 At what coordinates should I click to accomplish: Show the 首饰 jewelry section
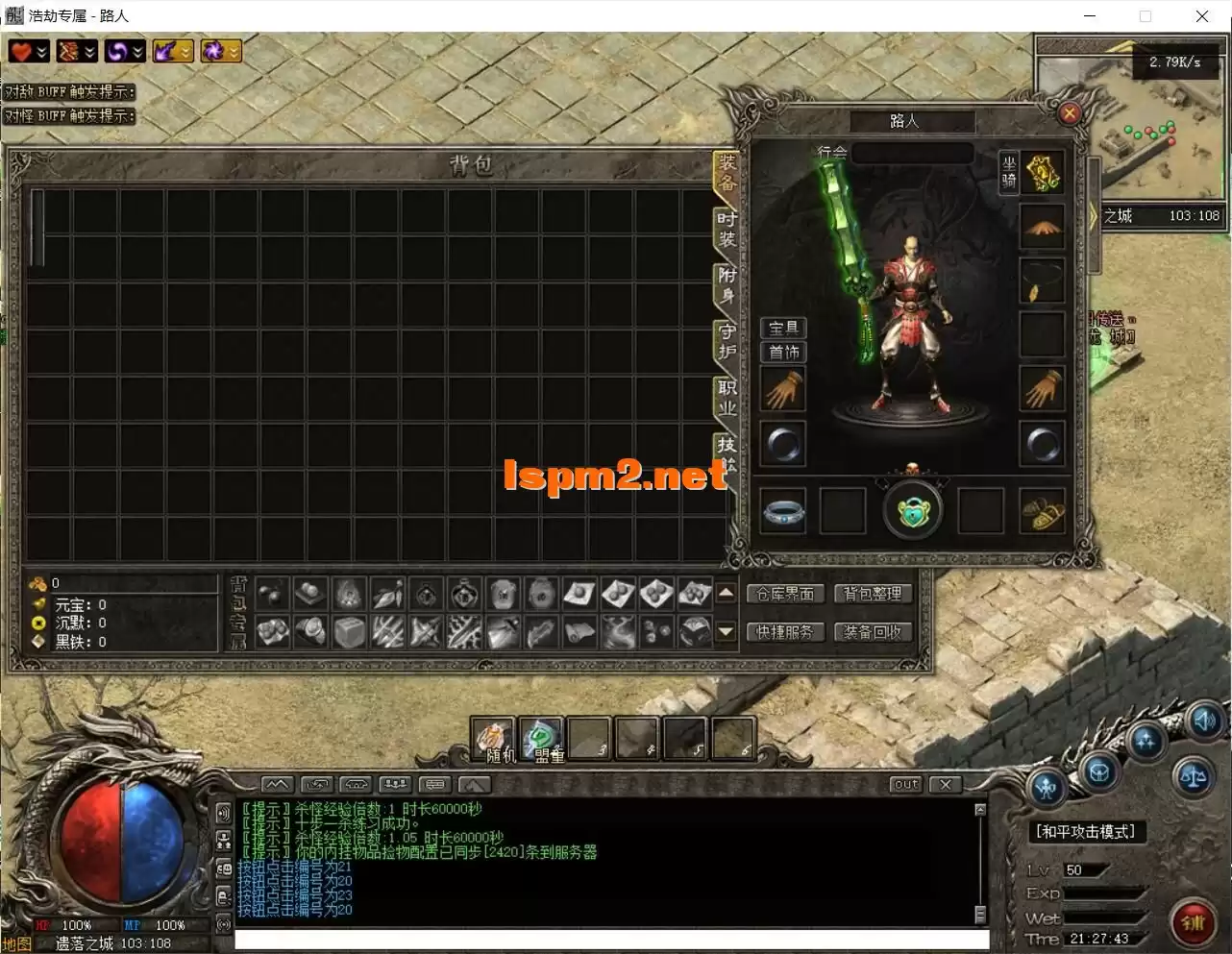pyautogui.click(x=783, y=353)
